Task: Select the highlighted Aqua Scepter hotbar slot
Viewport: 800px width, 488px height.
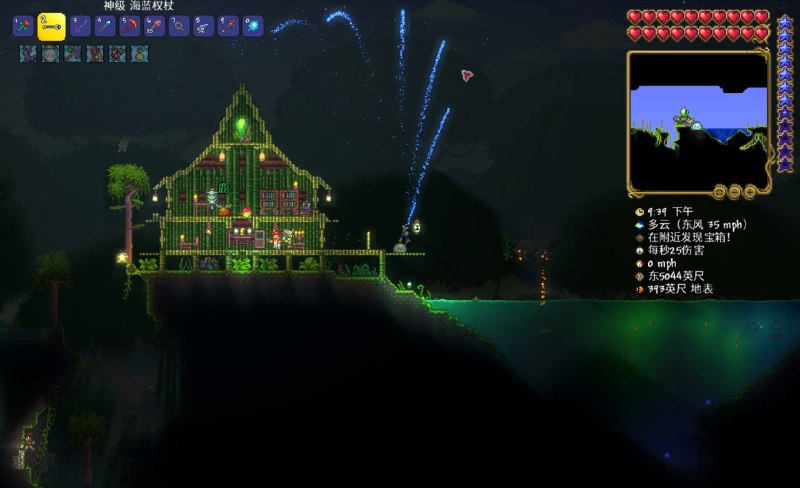Action: click(x=51, y=27)
